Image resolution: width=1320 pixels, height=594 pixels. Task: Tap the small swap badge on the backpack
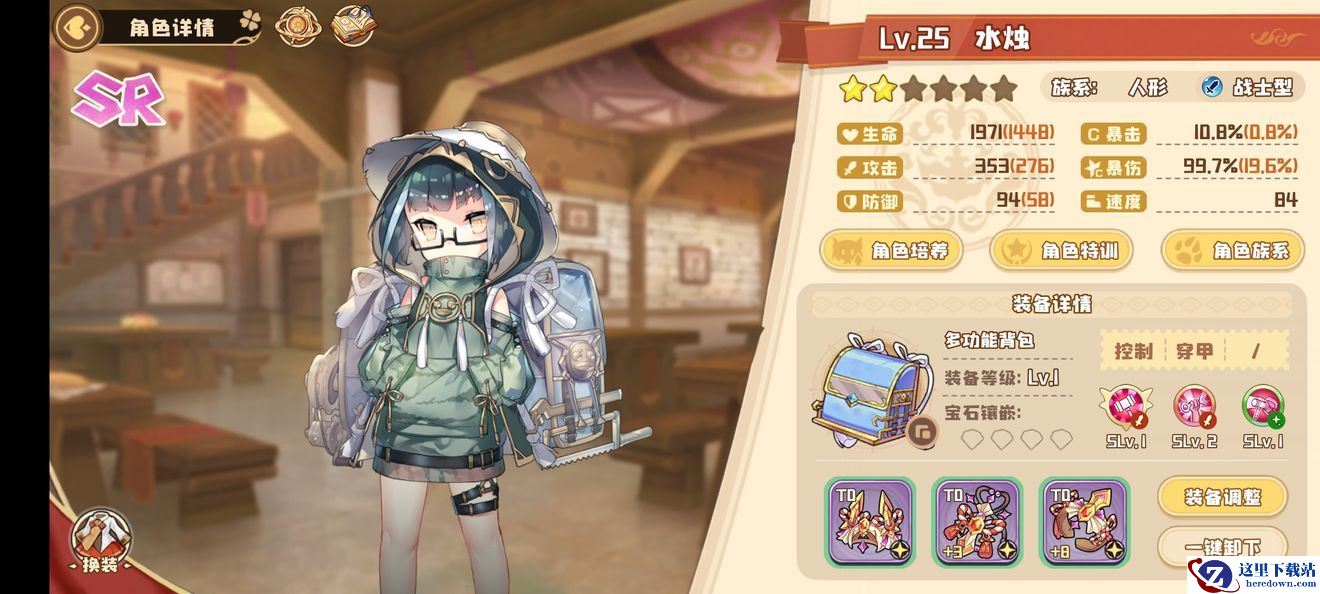926,431
